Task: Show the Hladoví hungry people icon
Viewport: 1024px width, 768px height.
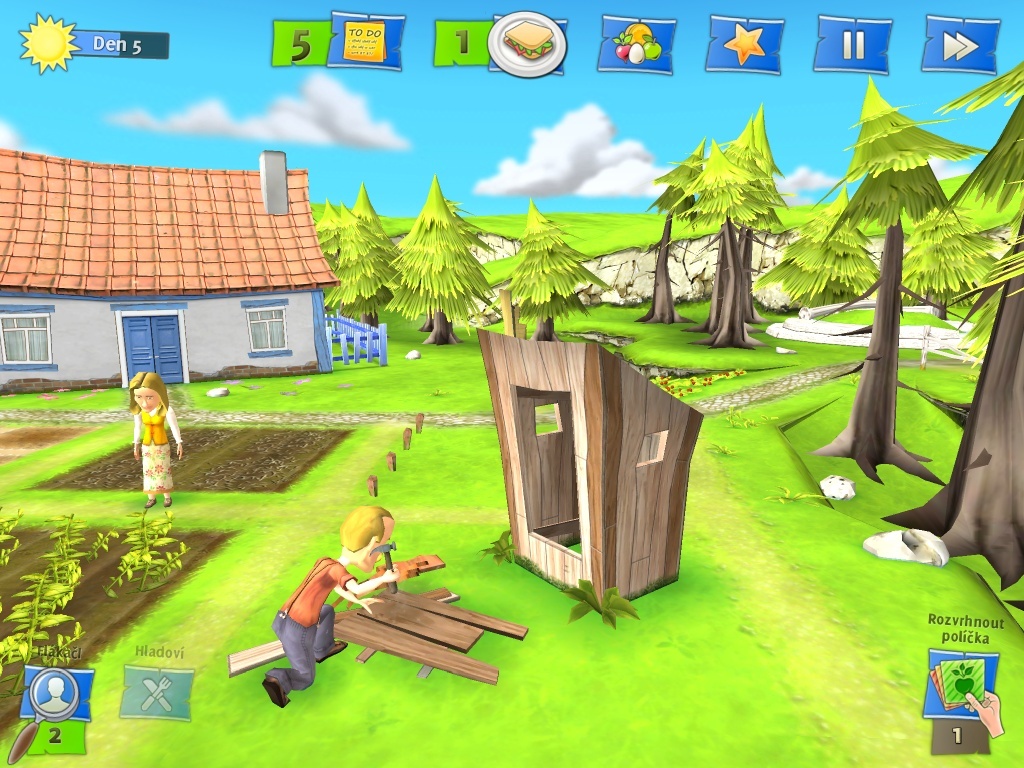Action: 156,692
